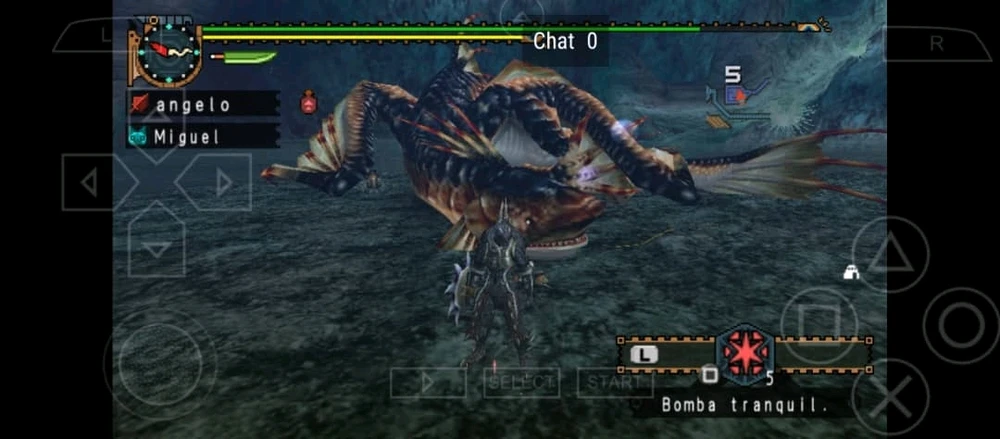
Task: Select companion Miguel in the party list
Action: (202, 136)
